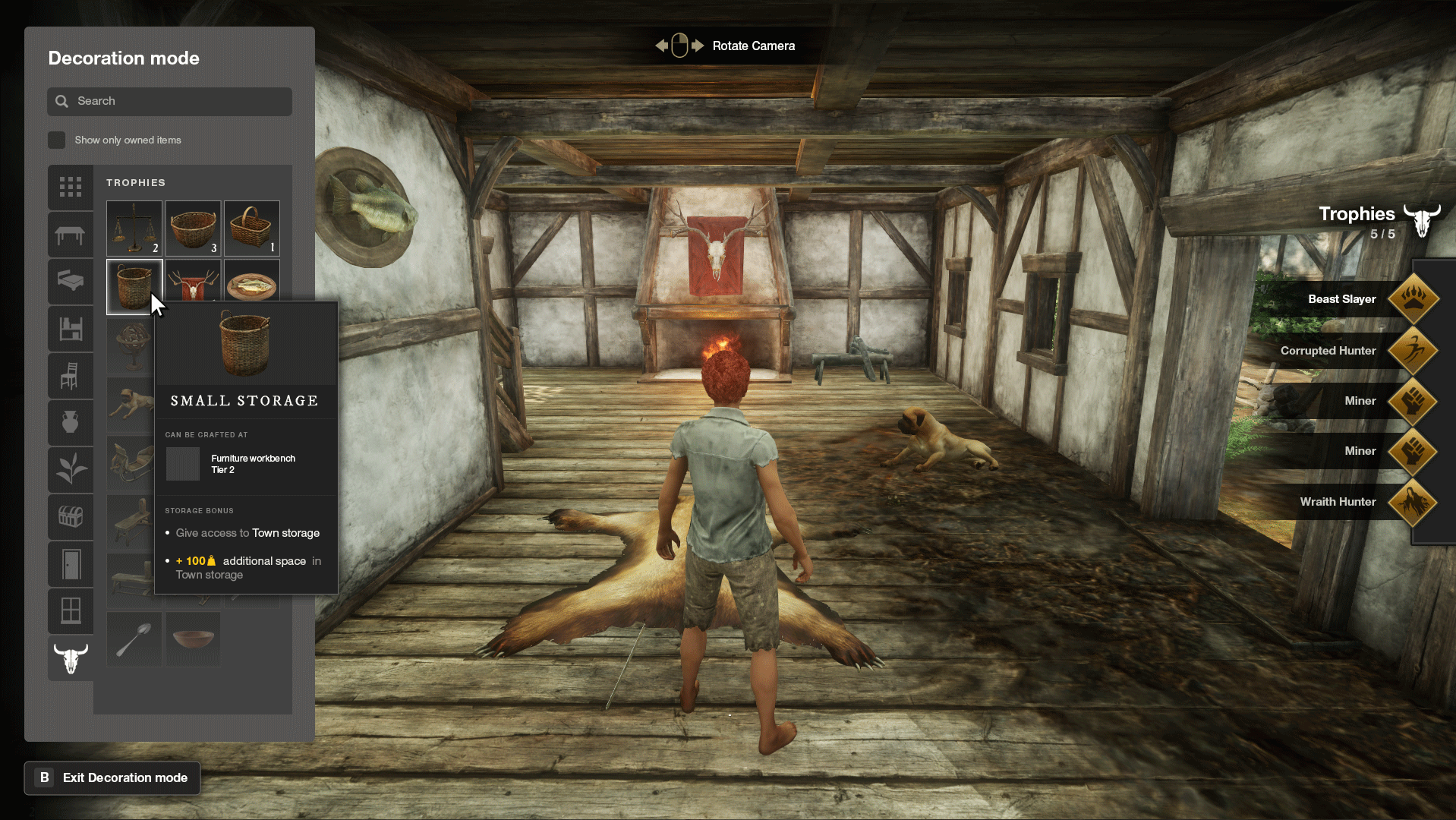Open the vases category tab

[71, 422]
